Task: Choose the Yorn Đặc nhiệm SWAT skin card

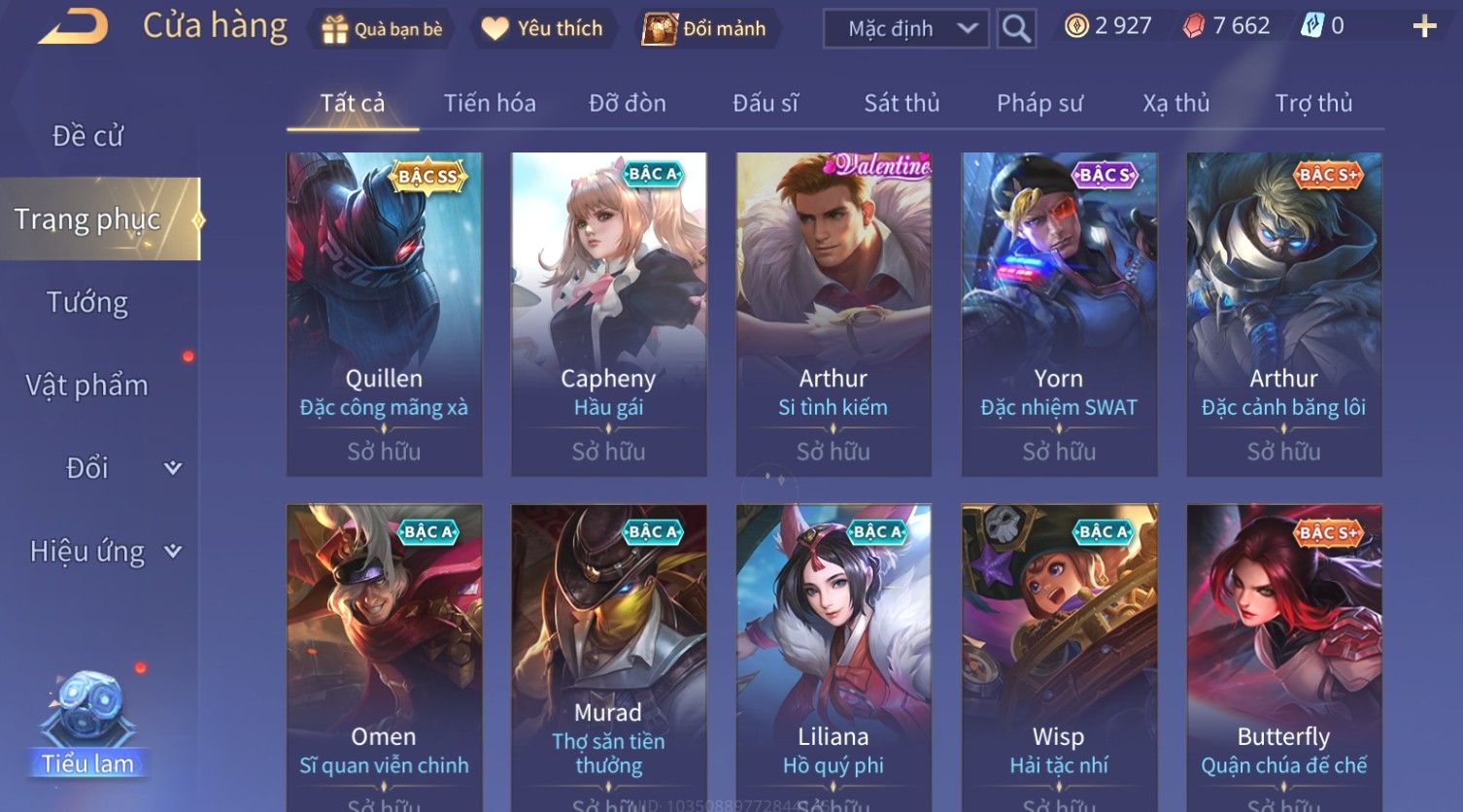Action: coord(1059,313)
